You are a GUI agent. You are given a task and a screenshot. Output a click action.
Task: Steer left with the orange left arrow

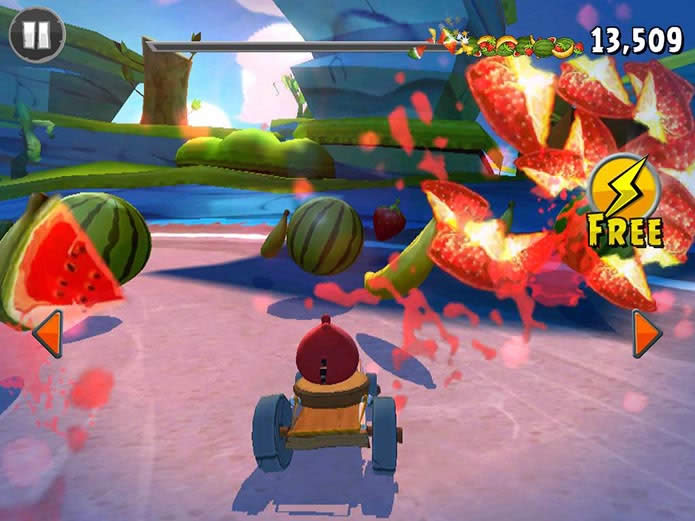click(48, 333)
